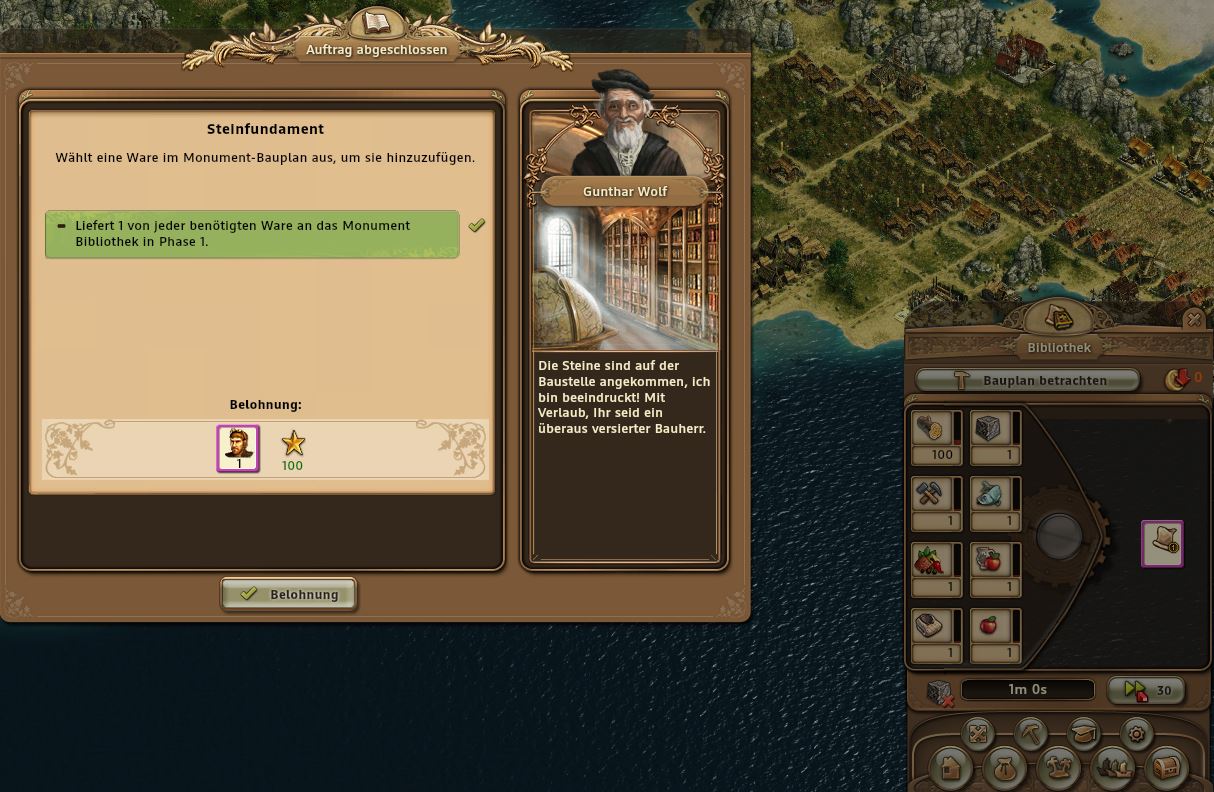Claim the reward with the Belohnung button
The width and height of the screenshot is (1214, 792).
(288, 594)
